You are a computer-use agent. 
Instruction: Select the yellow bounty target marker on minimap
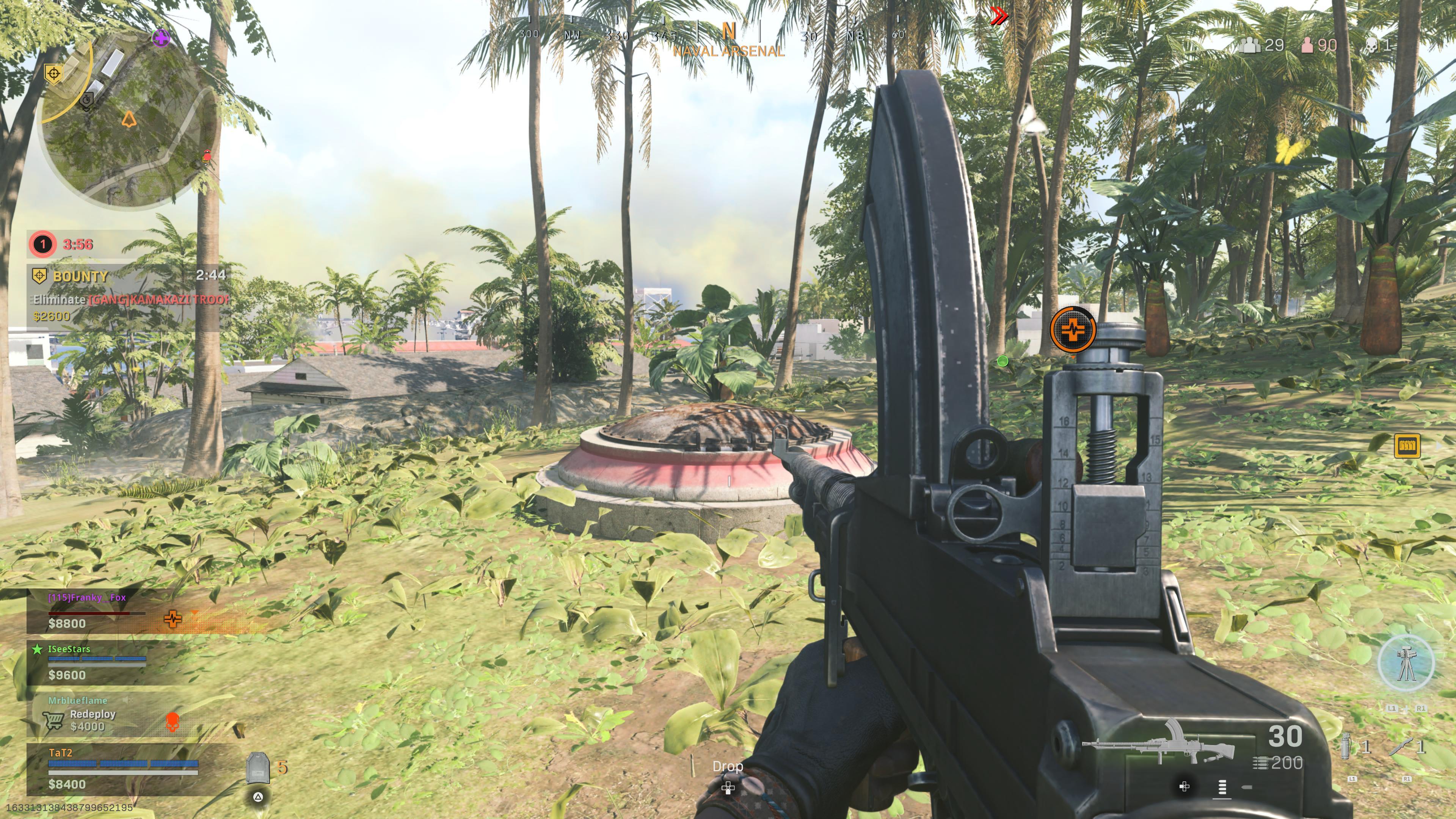54,74
